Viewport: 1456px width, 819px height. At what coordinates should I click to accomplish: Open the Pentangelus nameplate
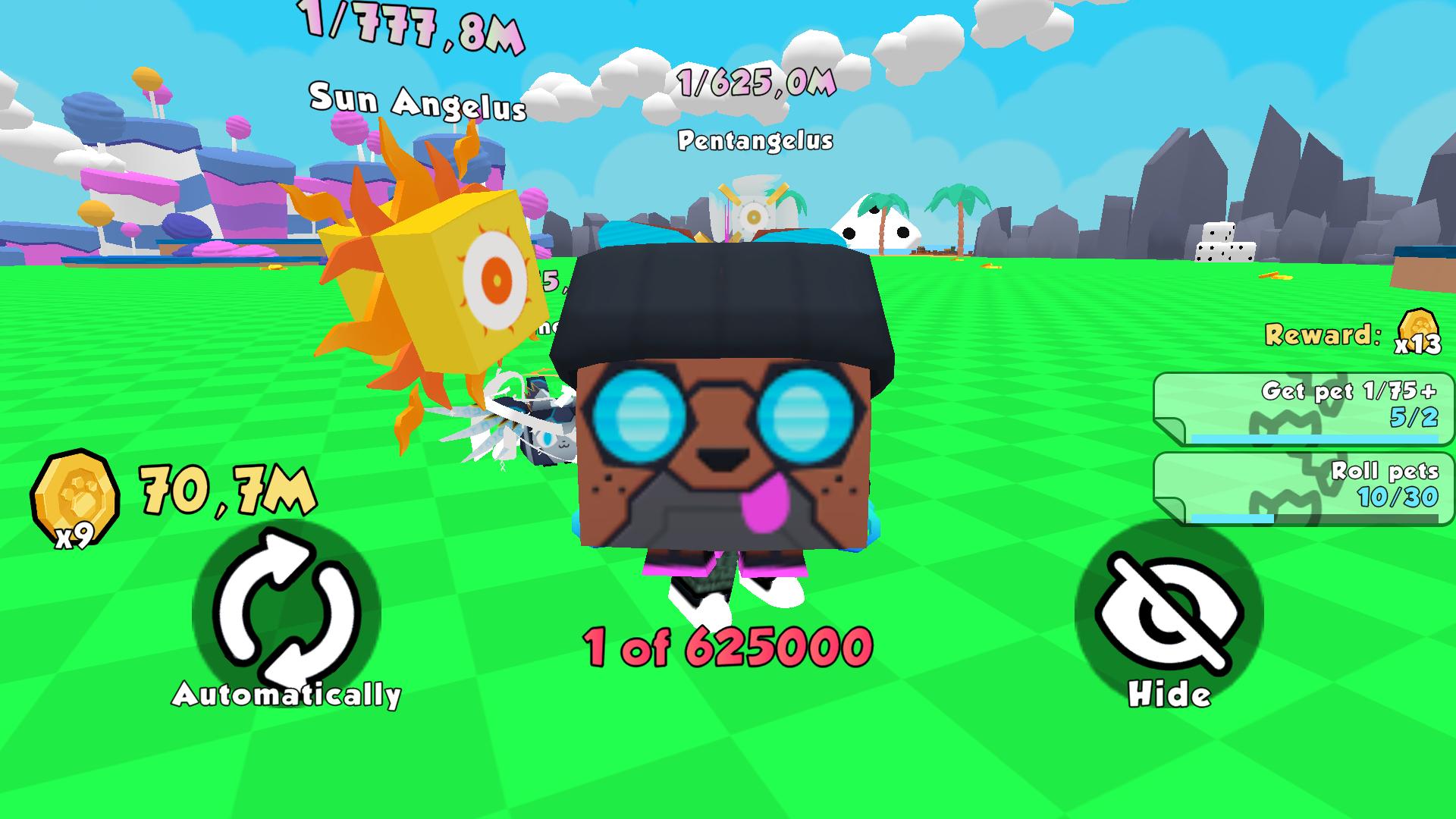[x=757, y=140]
